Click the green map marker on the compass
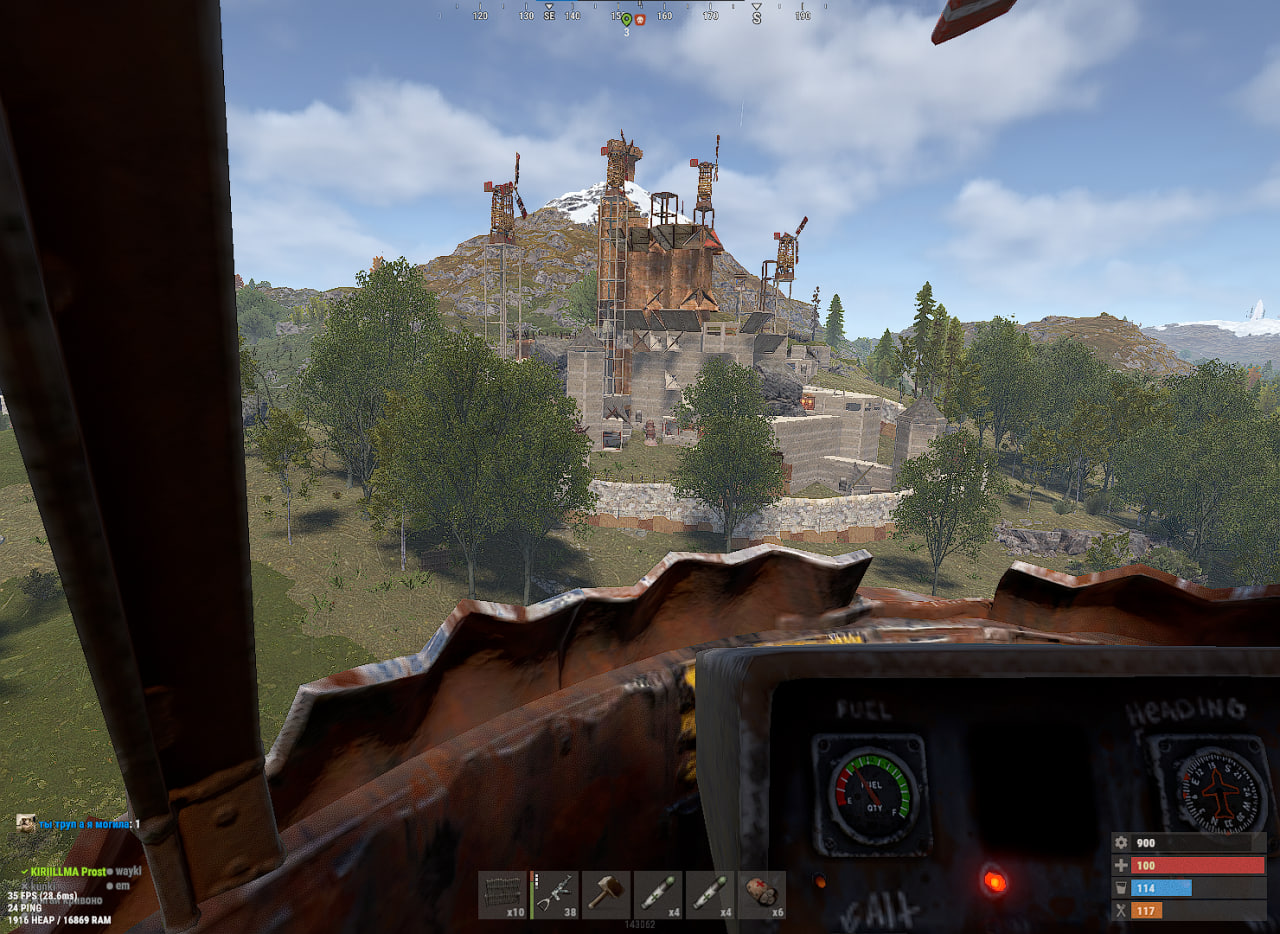 626,19
